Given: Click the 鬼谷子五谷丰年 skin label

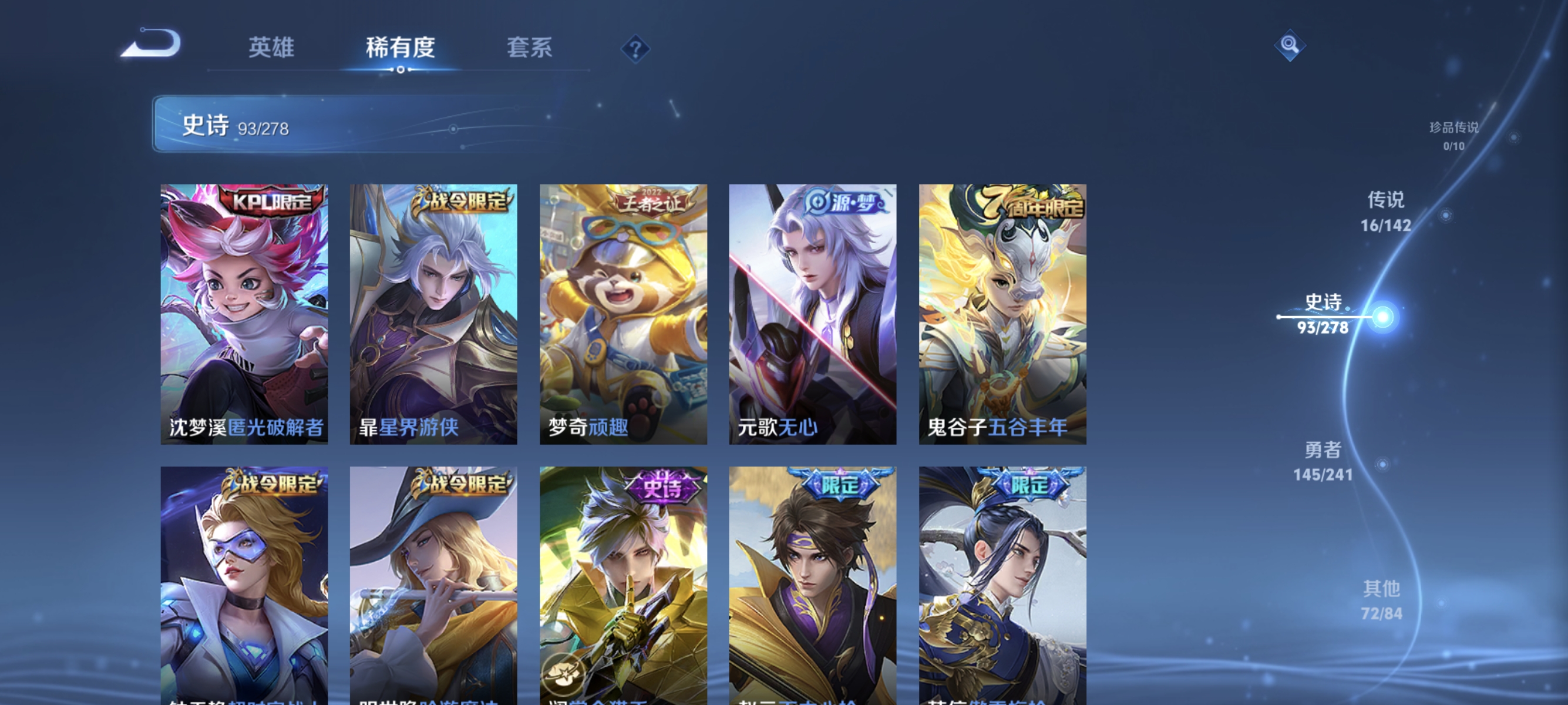Looking at the screenshot, I should point(1001,429).
